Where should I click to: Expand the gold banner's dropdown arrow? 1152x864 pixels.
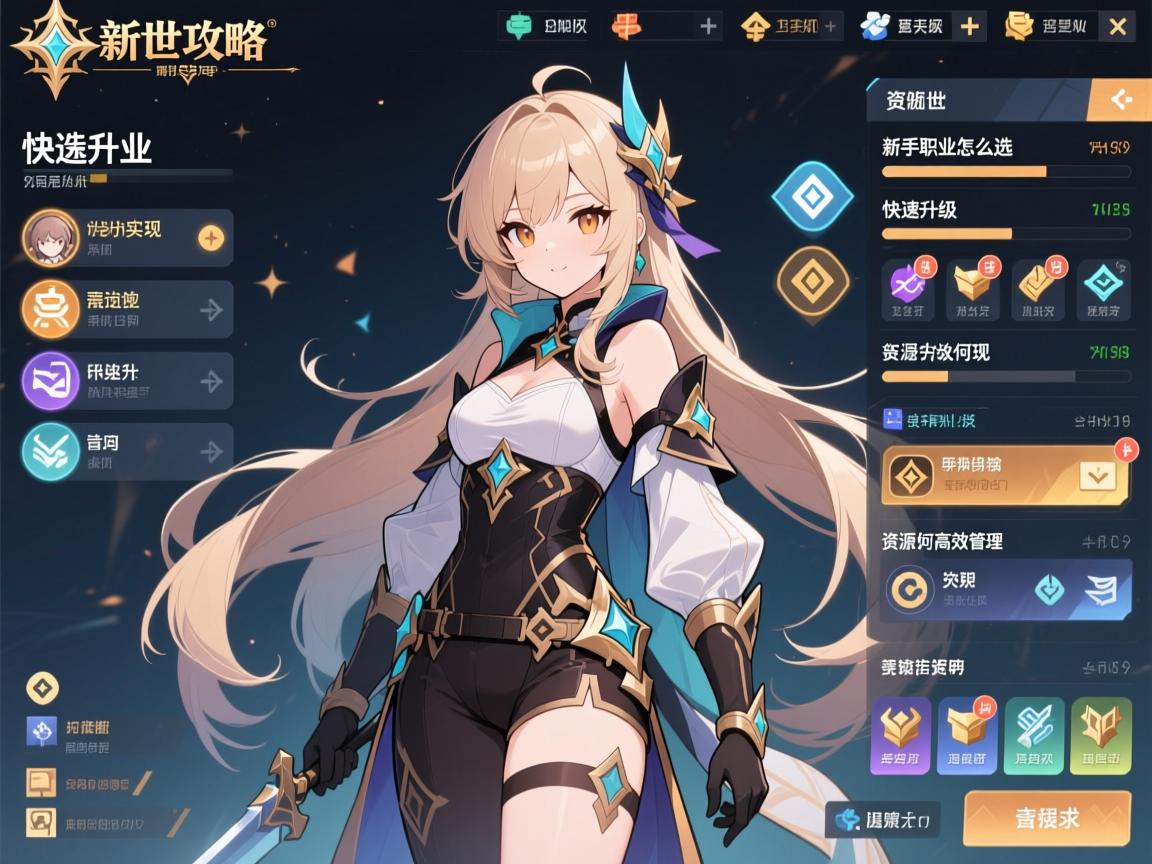click(1097, 476)
